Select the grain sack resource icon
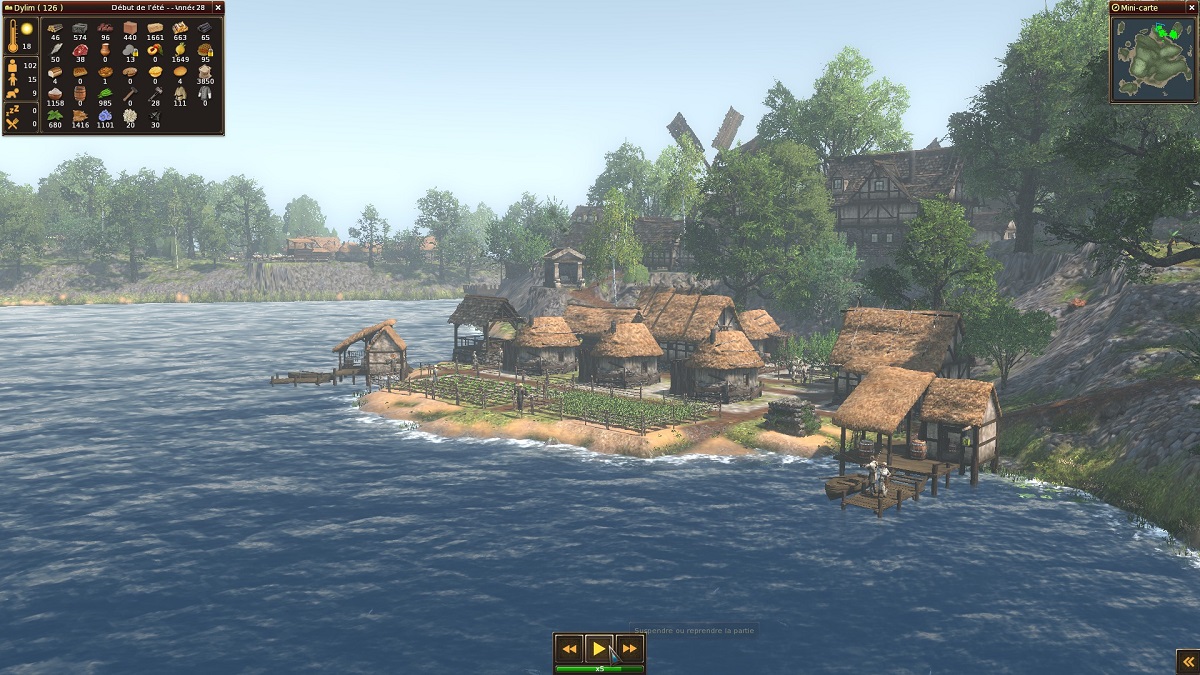This screenshot has height=675, width=1200. (x=205, y=72)
